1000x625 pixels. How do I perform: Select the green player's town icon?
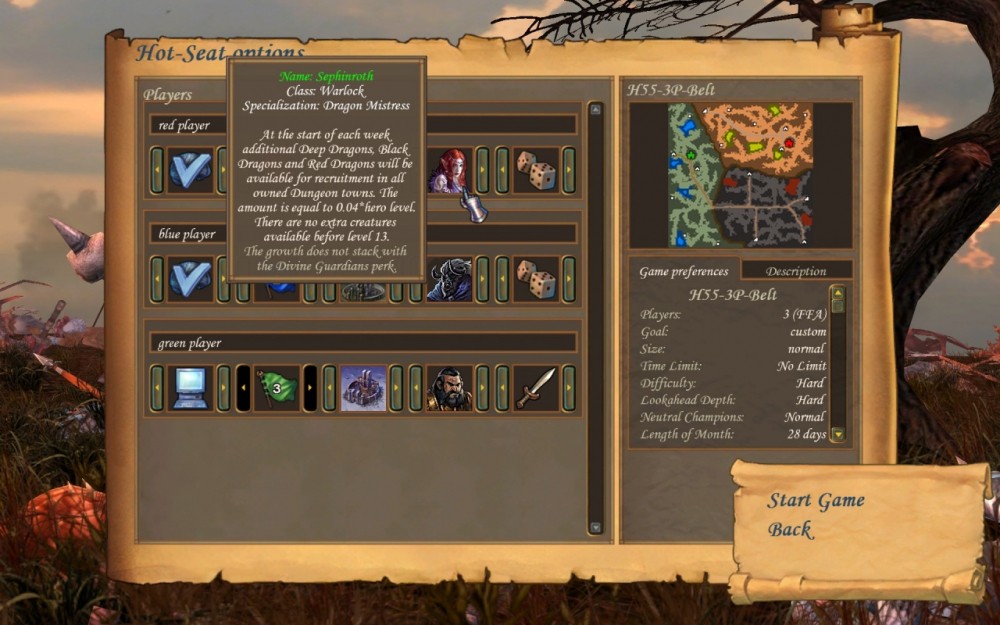coord(362,388)
